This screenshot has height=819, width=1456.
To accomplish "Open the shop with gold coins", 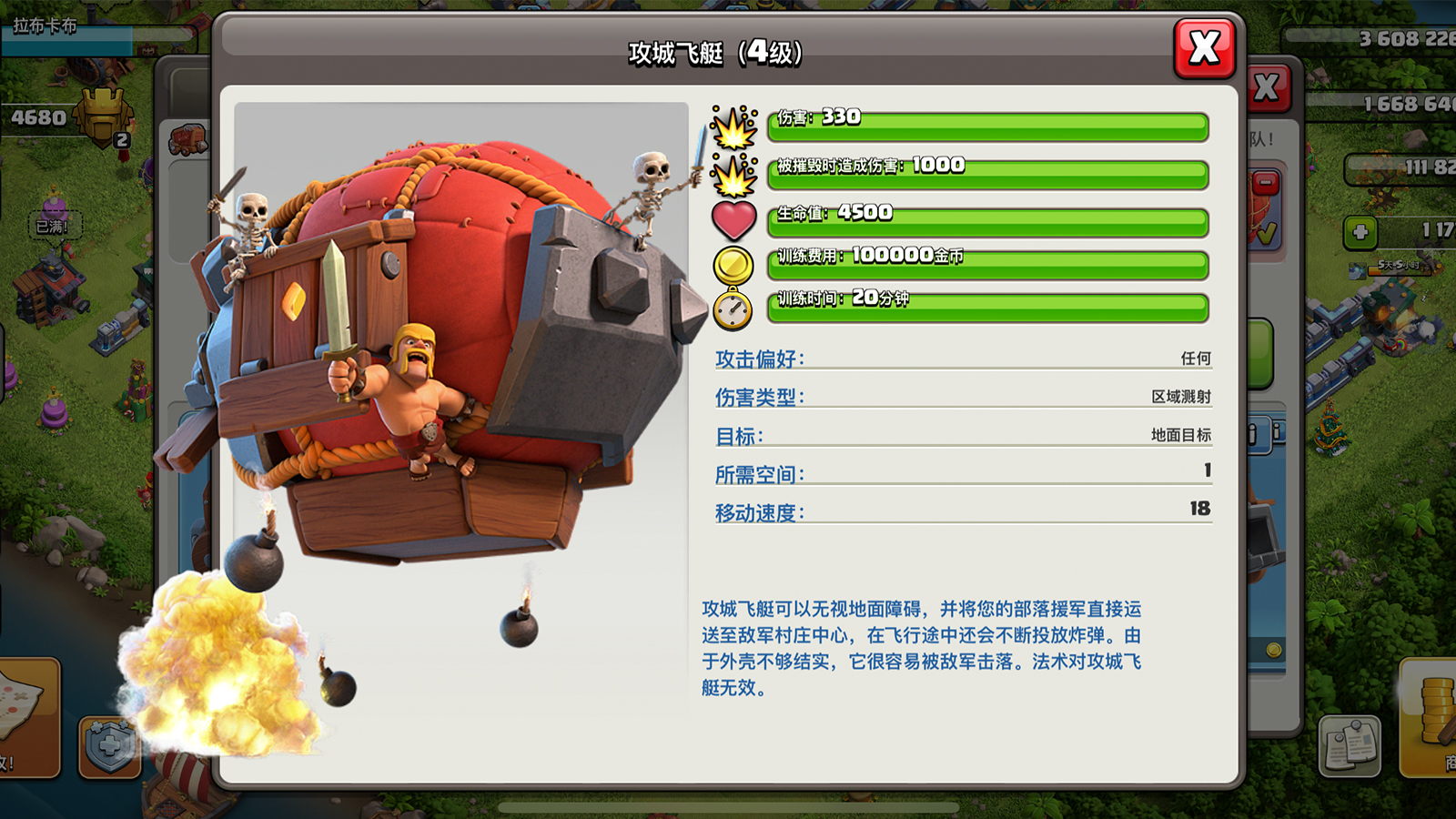I will pos(1432,719).
